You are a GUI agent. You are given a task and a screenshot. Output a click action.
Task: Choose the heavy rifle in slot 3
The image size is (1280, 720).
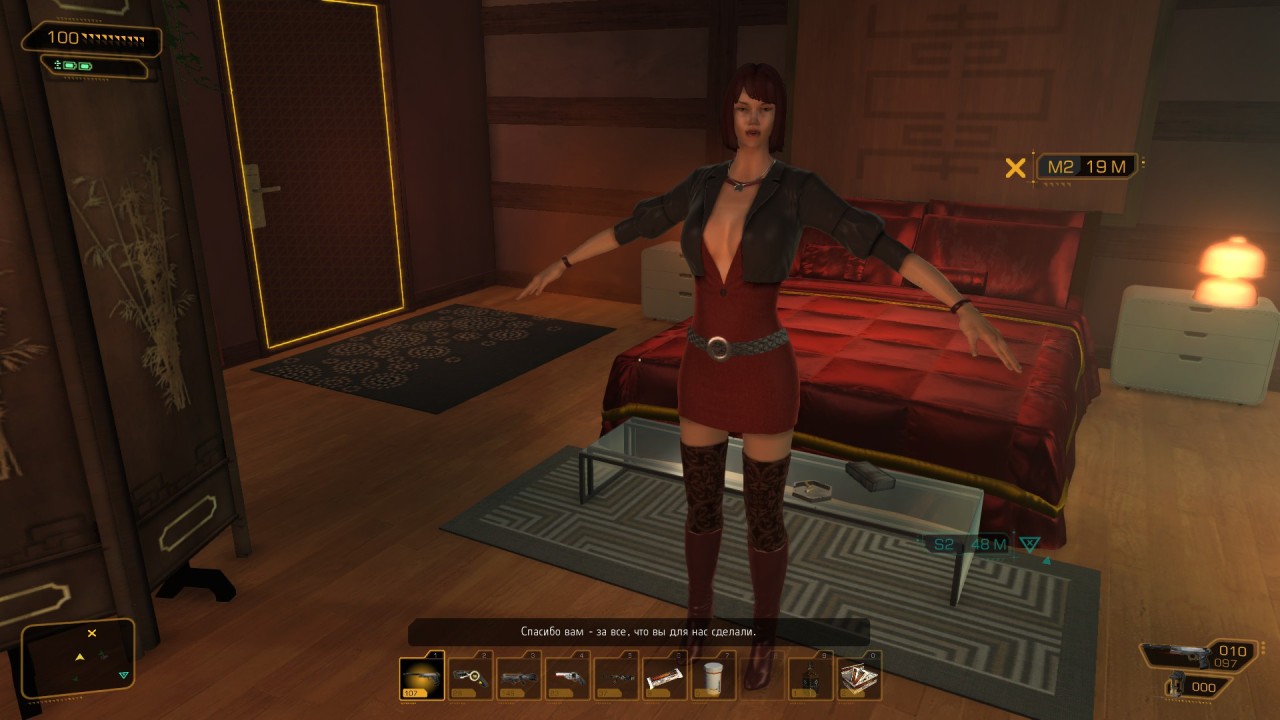pyautogui.click(x=519, y=678)
